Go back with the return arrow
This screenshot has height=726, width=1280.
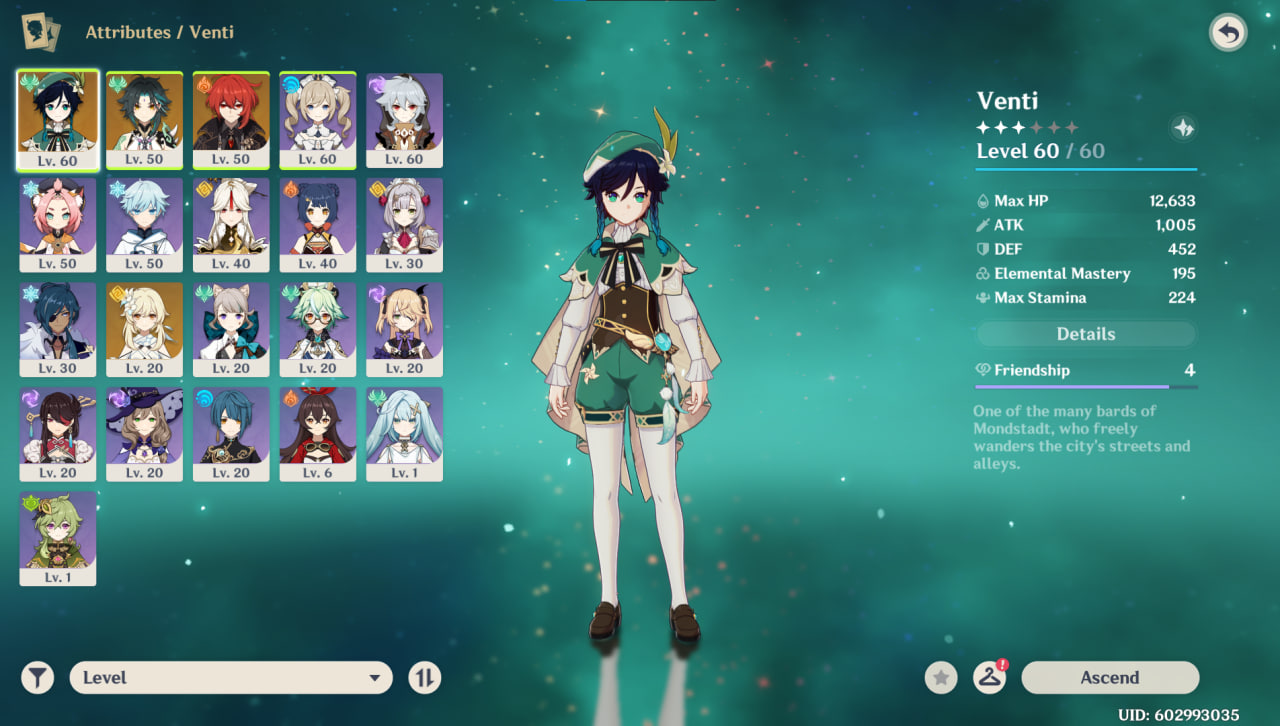point(1228,33)
